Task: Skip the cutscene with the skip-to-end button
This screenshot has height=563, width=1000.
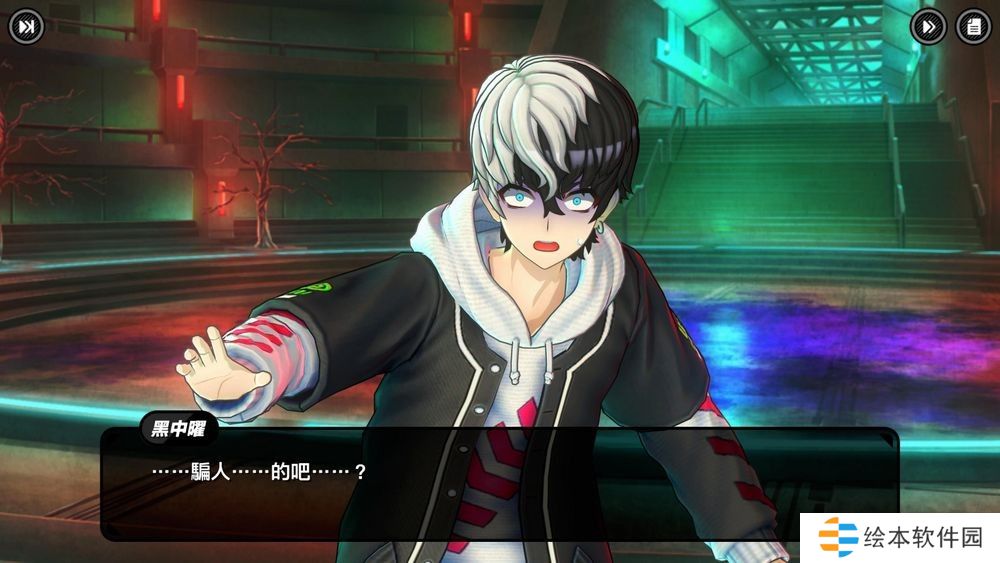Action: pos(27,27)
